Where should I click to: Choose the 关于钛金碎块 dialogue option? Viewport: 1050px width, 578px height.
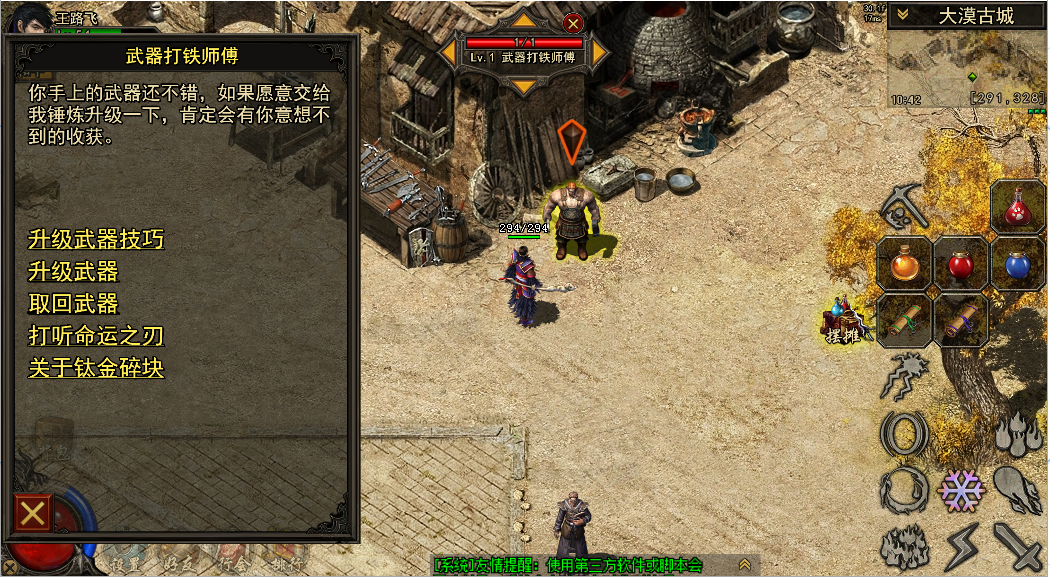[x=96, y=368]
